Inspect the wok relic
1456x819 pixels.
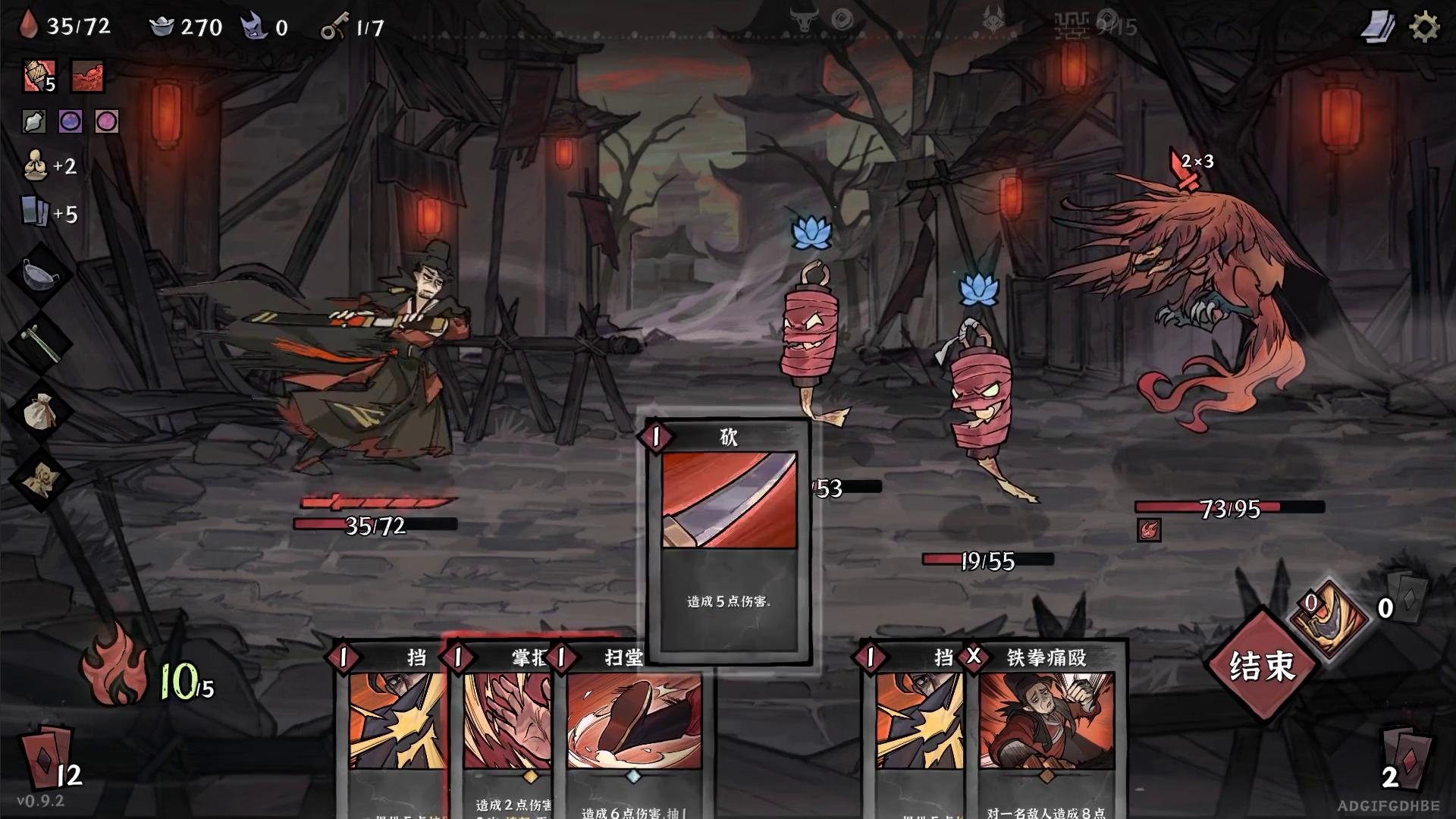38,275
